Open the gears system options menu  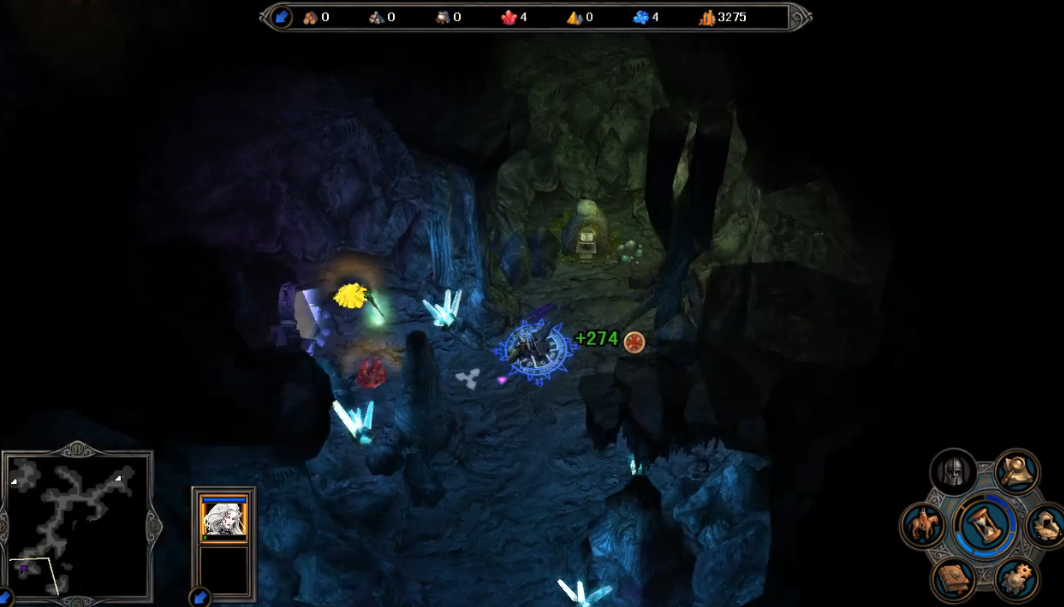(1016, 578)
